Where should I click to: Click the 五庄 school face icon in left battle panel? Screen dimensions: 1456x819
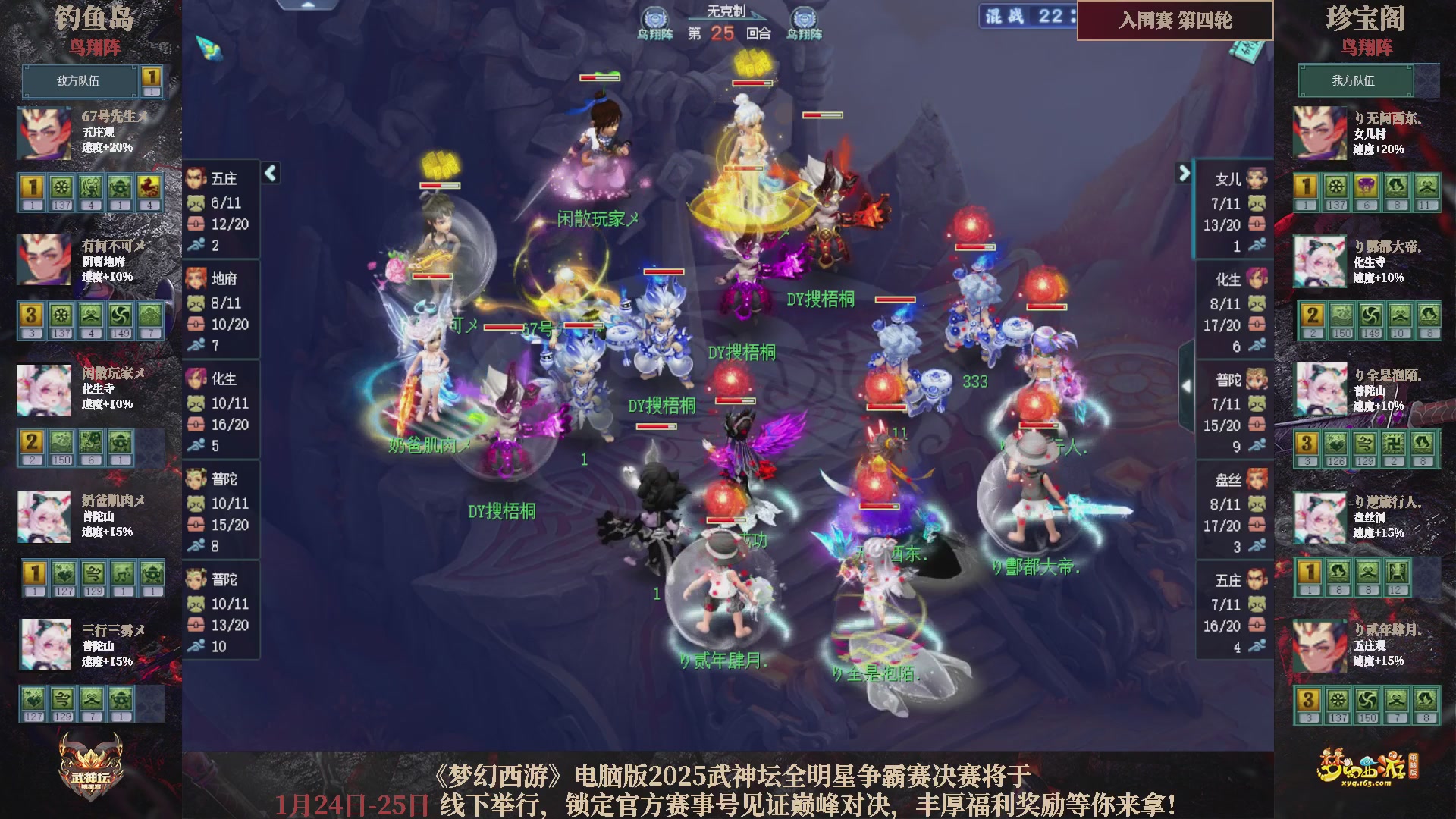click(196, 177)
